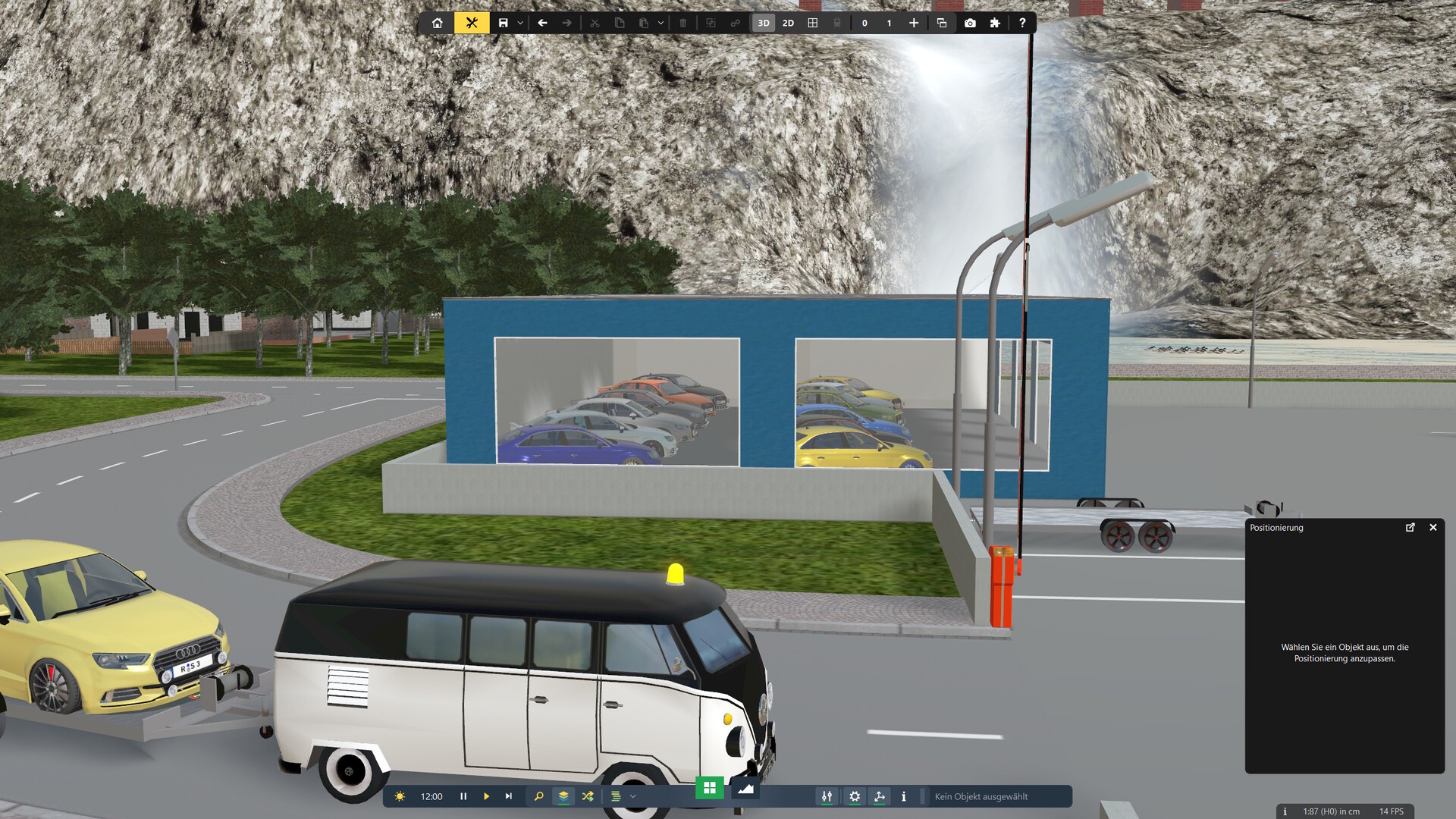The width and height of the screenshot is (1456, 819).
Task: Switch to the 2D view
Action: 788,23
